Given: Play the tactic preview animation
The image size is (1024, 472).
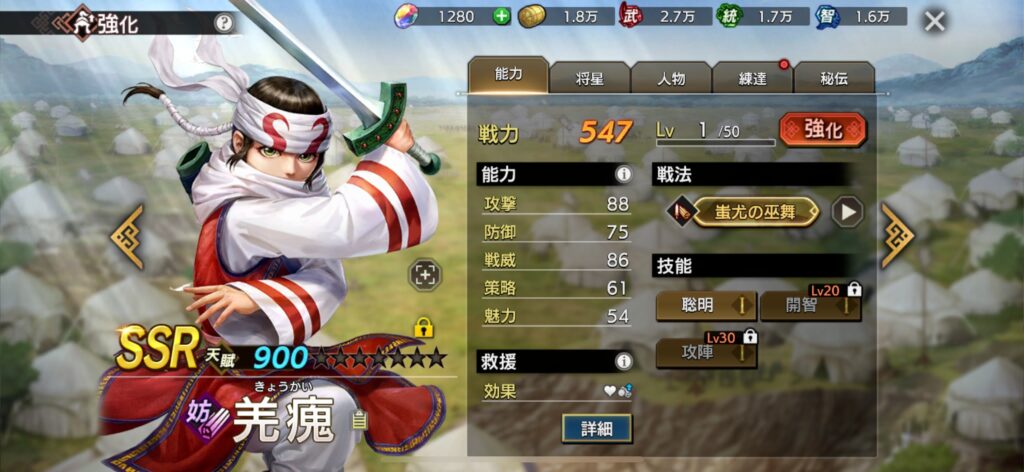Looking at the screenshot, I should [x=847, y=211].
